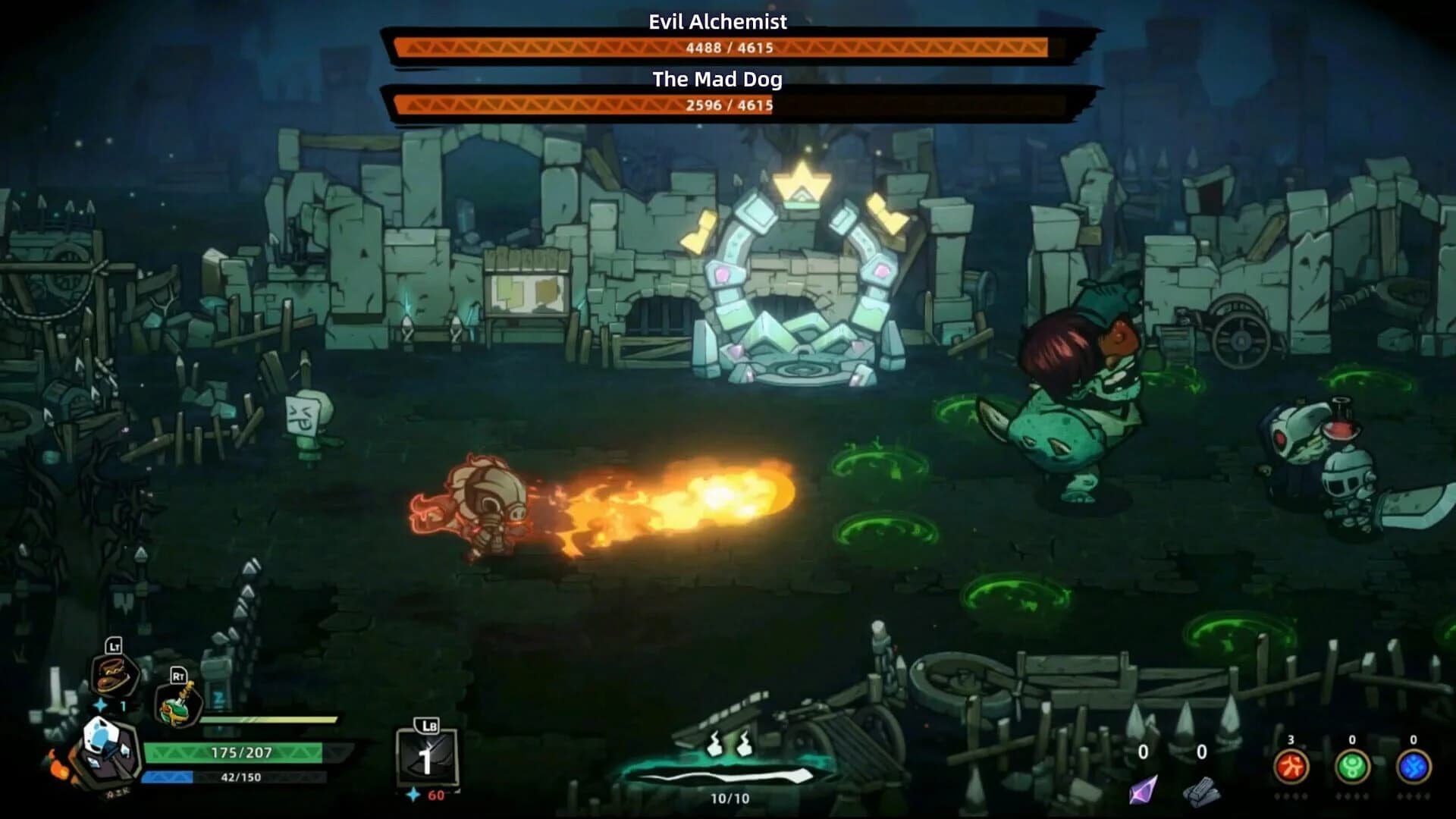Select the blue rune orb icon
Viewport: 1456px width, 819px height.
coord(1415,765)
